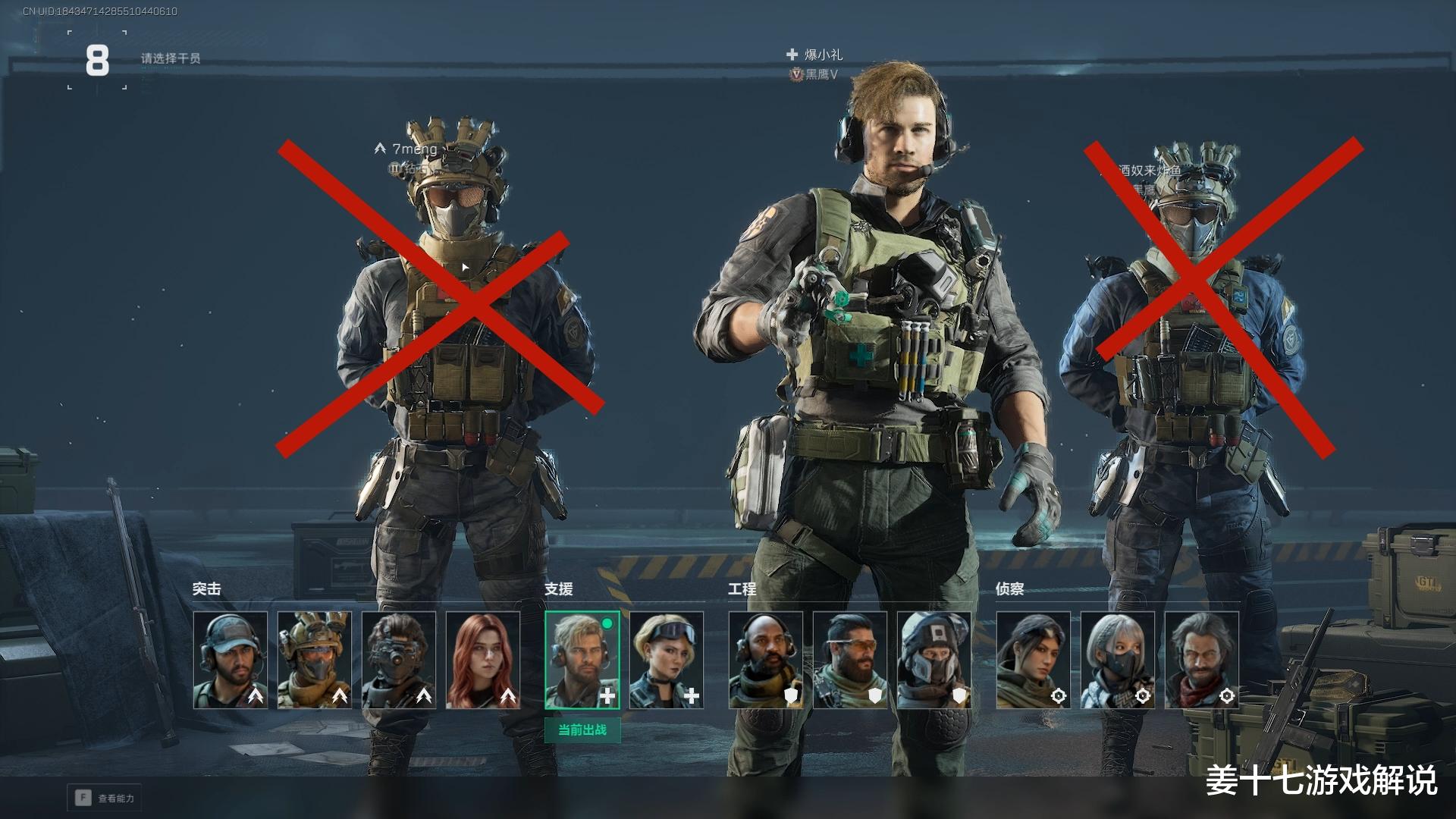Choose the engineer with orange glasses
Viewport: 1456px width, 819px height.
[x=850, y=661]
